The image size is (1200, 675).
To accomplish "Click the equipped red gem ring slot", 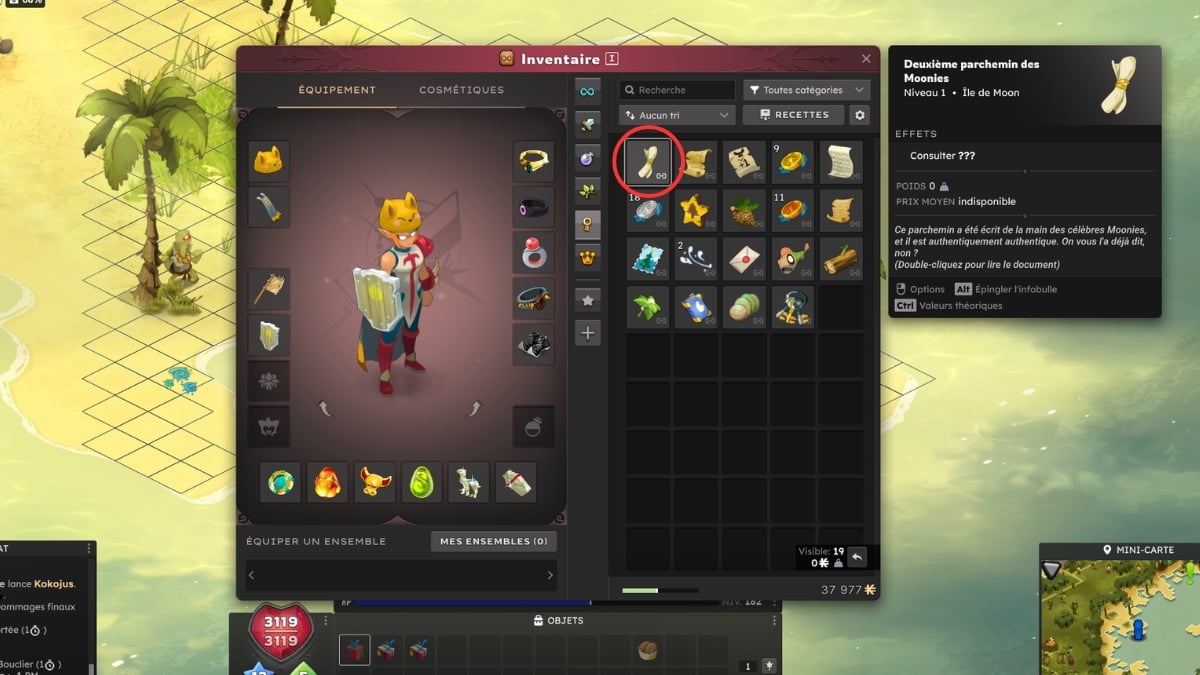I will coord(534,252).
